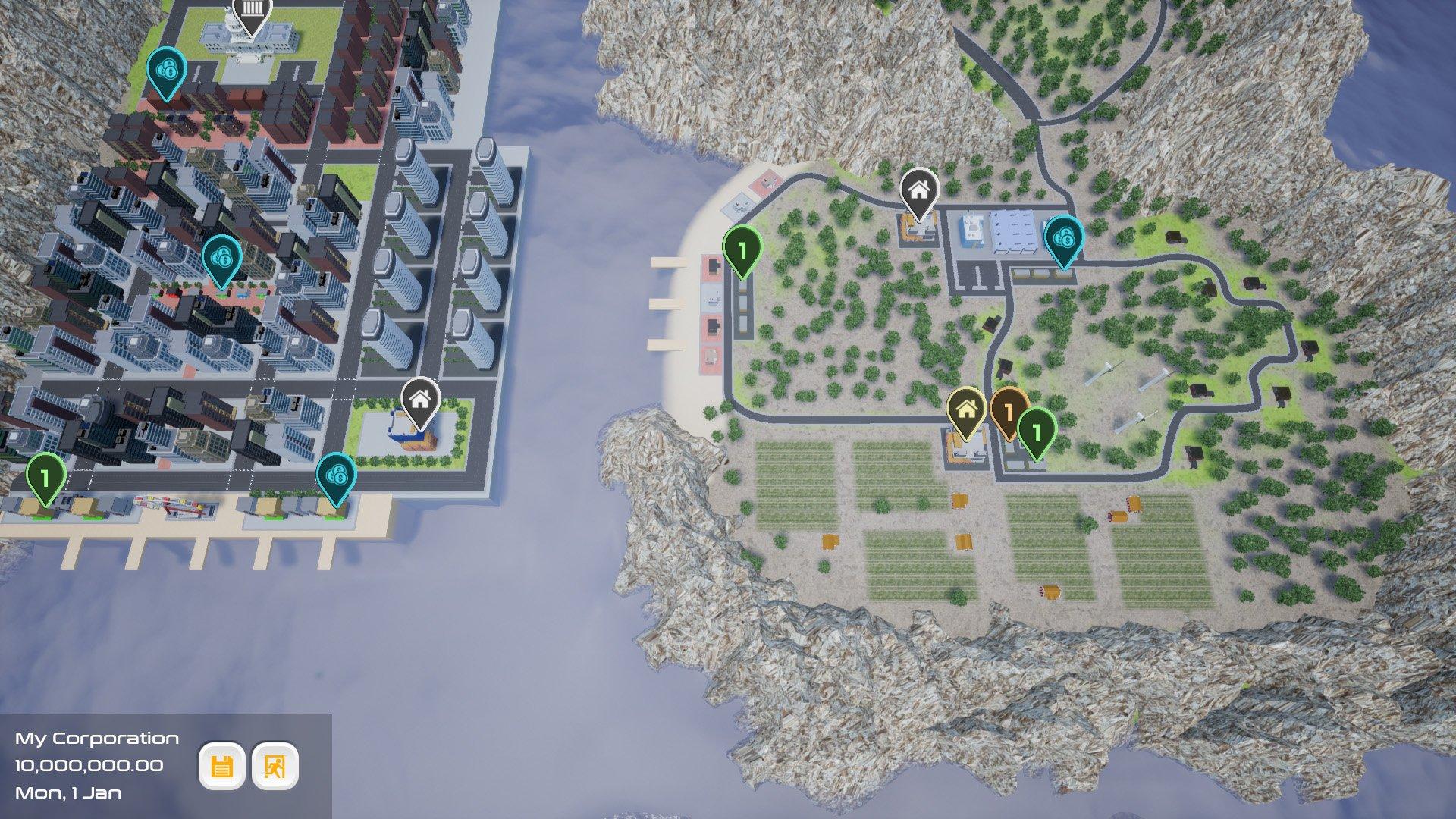Save the game with the floppy disk button
The height and width of the screenshot is (819, 1456).
pos(221,767)
